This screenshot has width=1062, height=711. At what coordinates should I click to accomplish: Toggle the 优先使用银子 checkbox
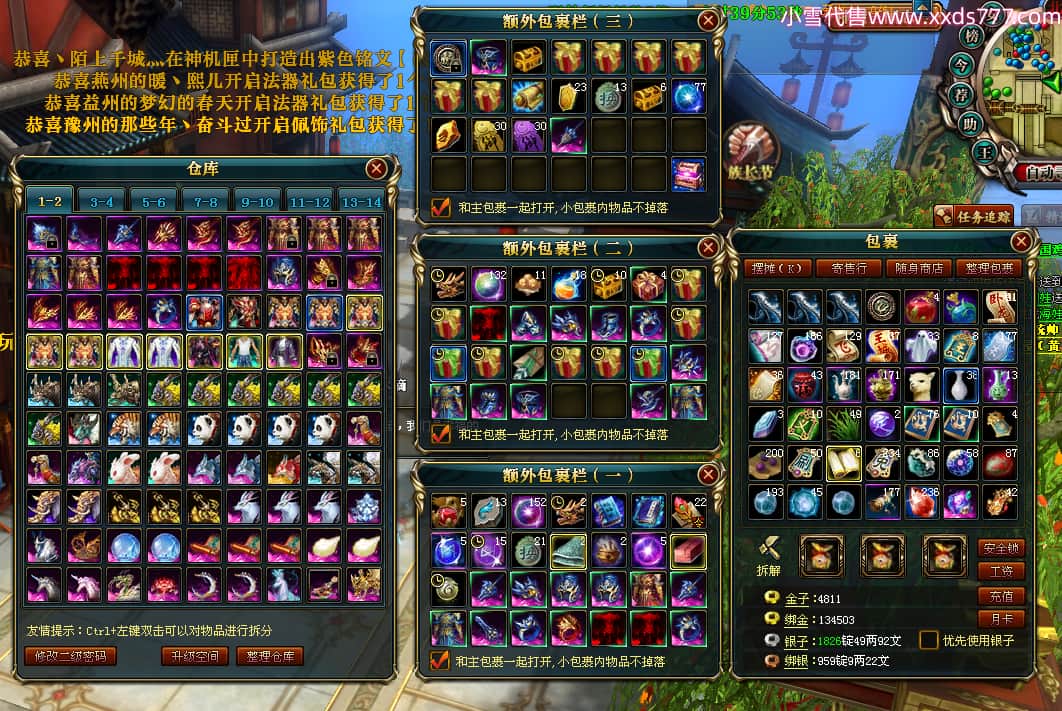point(929,640)
